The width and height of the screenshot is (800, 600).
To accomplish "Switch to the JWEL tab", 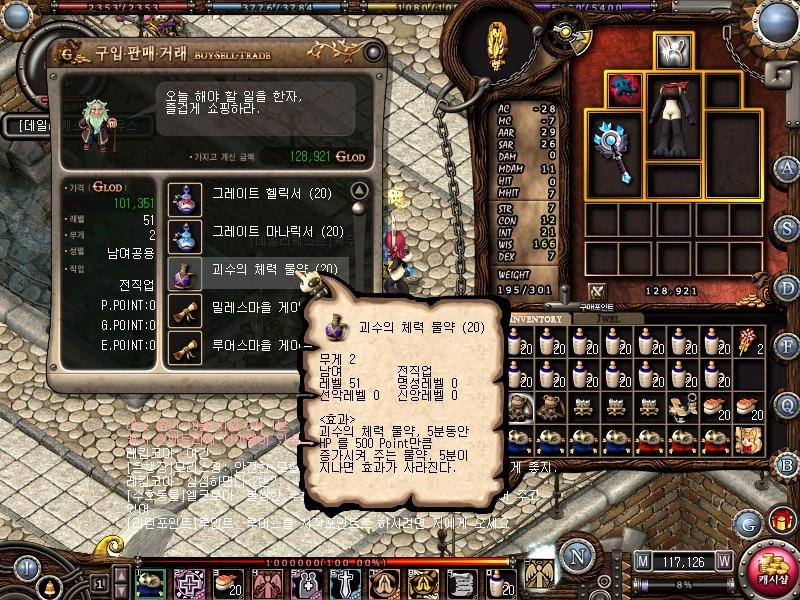I will click(609, 319).
